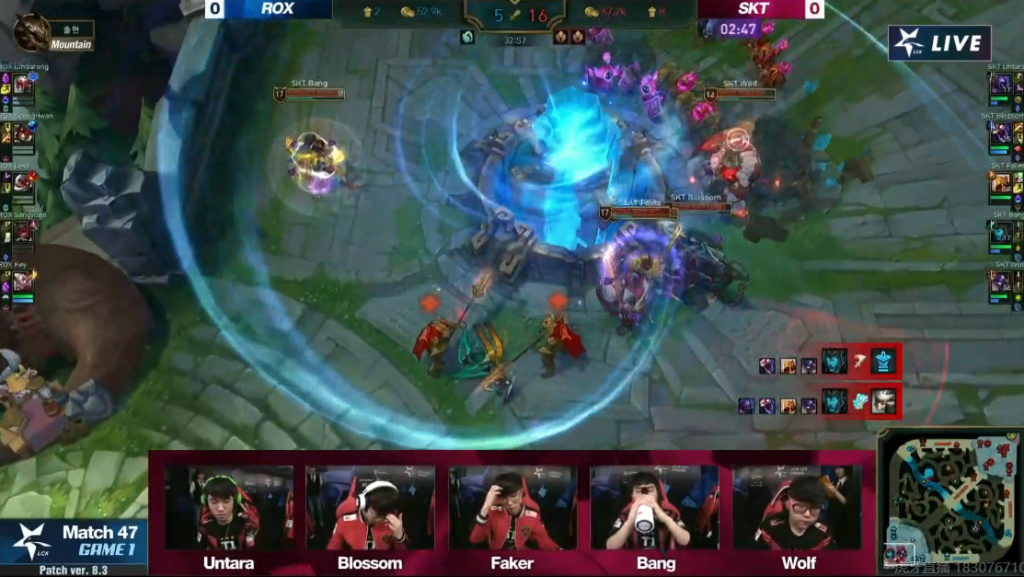This screenshot has height=577, width=1024.
Task: Select SKT Untara's champion portrait
Action: tap(1000, 86)
